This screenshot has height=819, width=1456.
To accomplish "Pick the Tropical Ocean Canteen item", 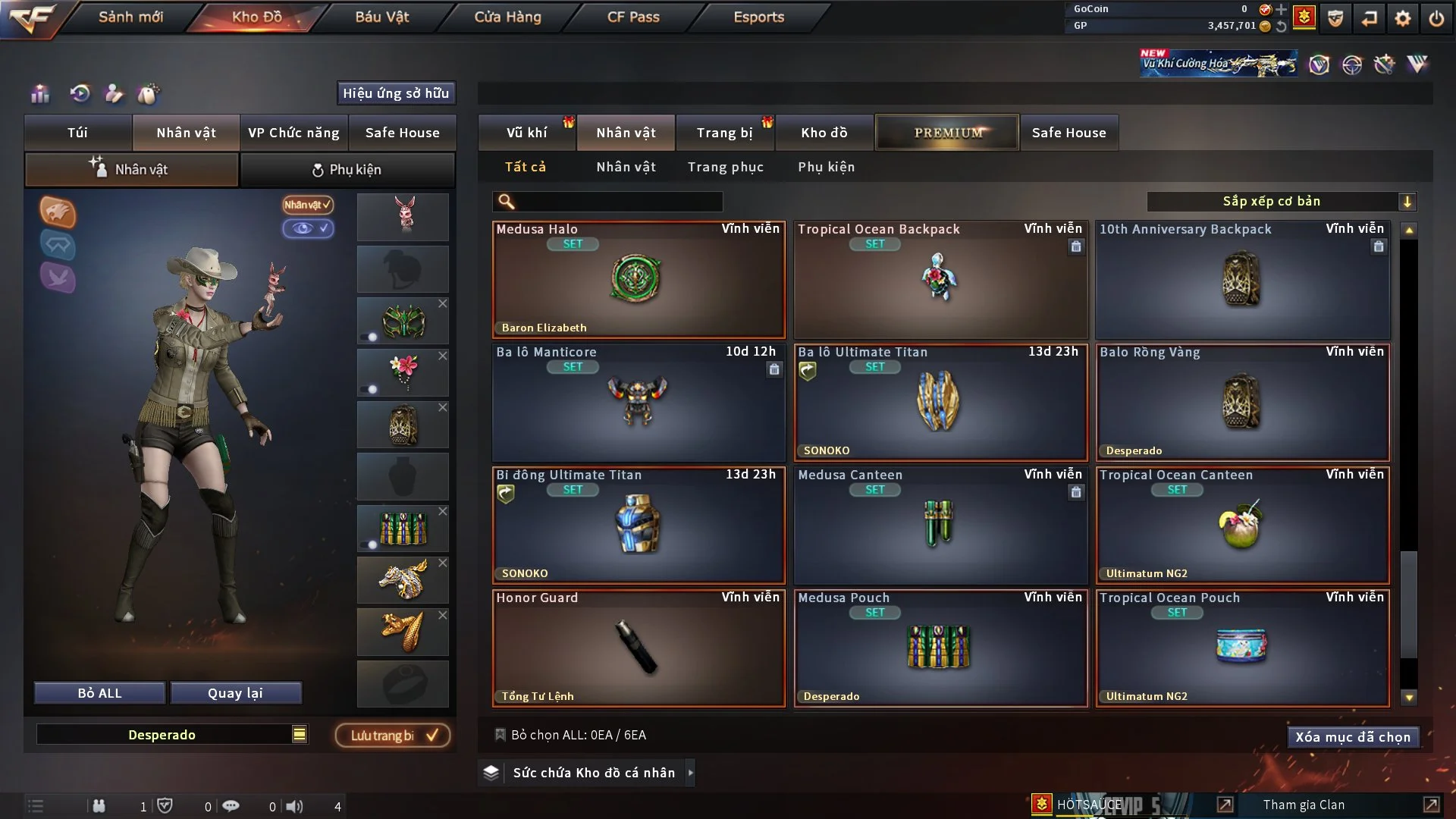I will click(x=1242, y=526).
